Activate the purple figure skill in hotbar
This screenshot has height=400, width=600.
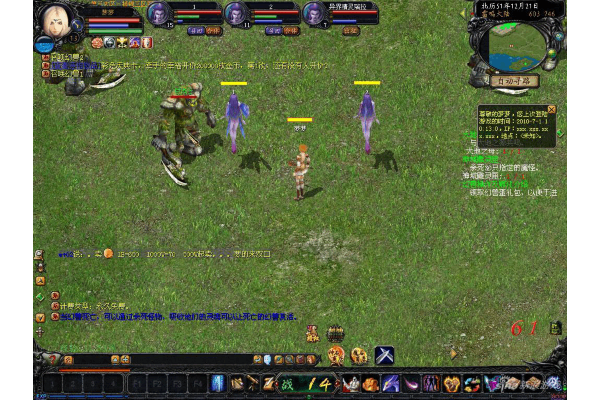[430, 383]
